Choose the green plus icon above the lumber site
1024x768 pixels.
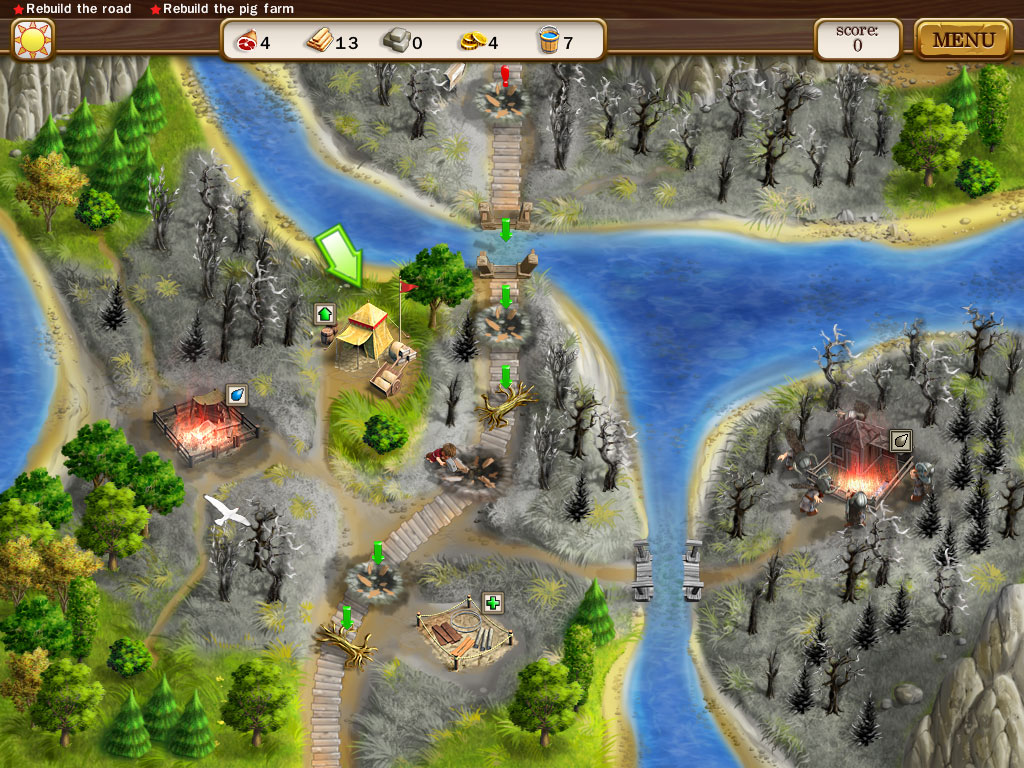pos(493,602)
